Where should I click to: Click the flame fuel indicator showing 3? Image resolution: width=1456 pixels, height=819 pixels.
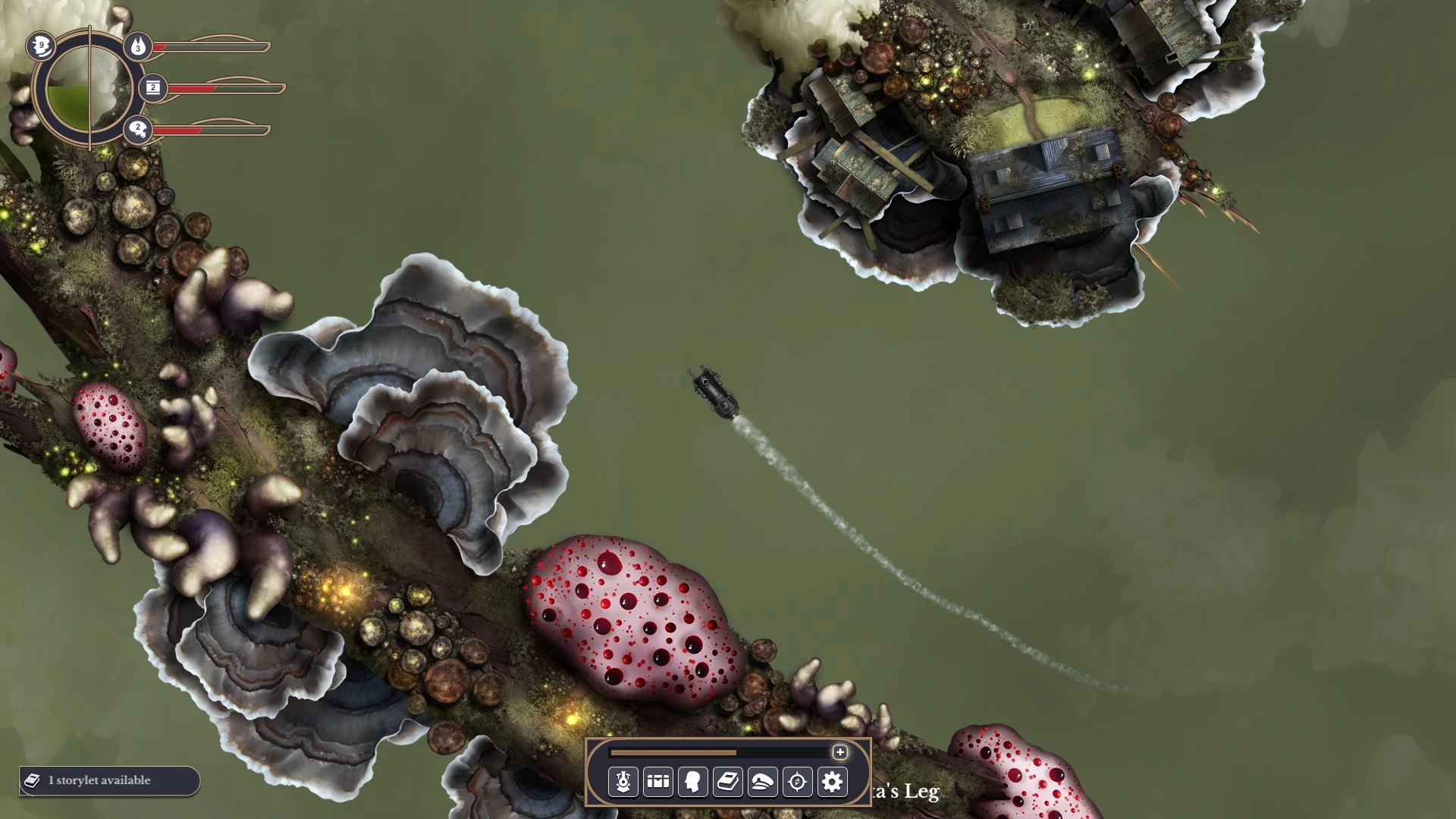point(137,48)
